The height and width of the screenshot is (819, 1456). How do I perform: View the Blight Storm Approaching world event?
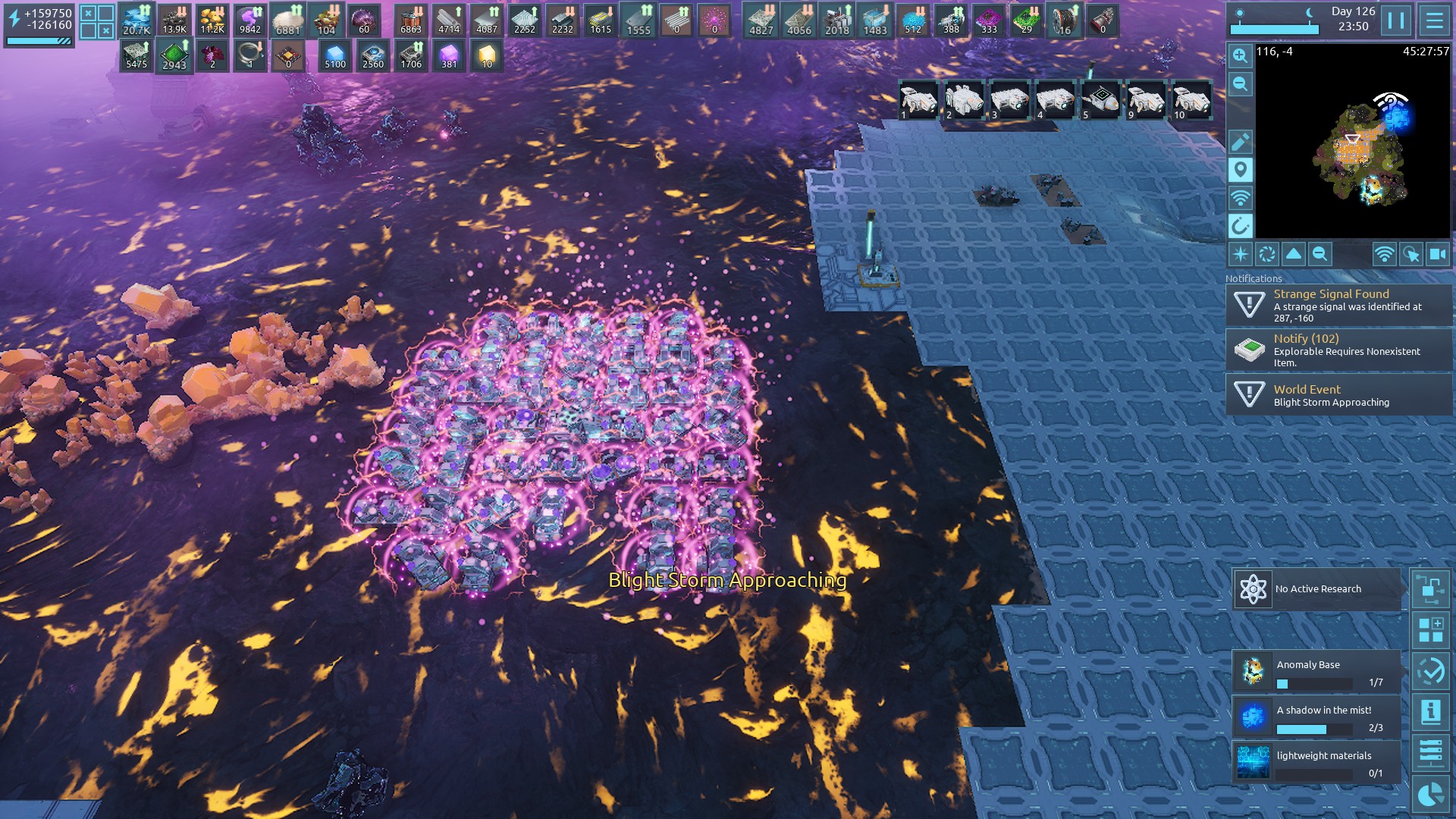point(1338,395)
